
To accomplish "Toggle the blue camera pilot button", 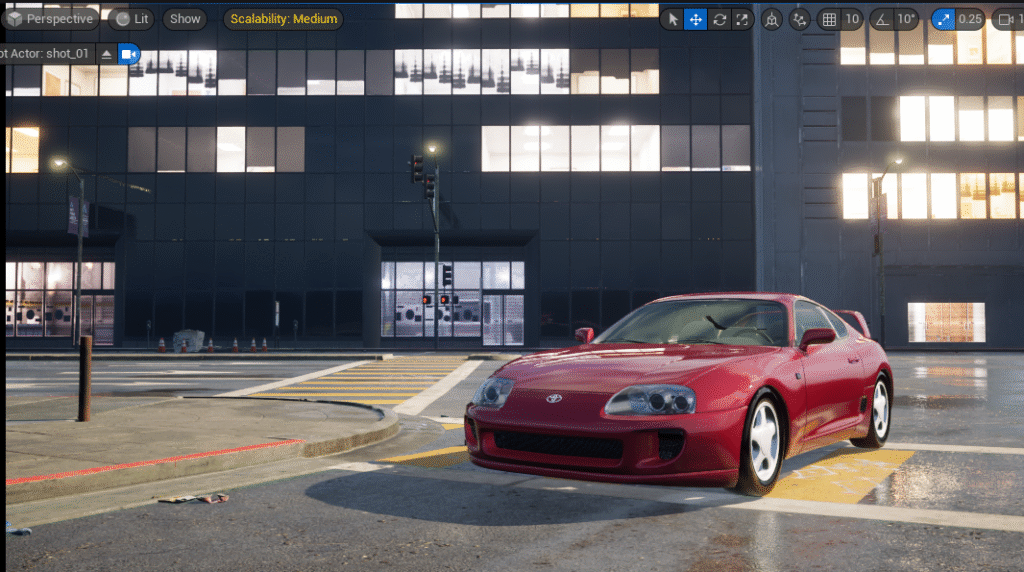I will coord(129,54).
